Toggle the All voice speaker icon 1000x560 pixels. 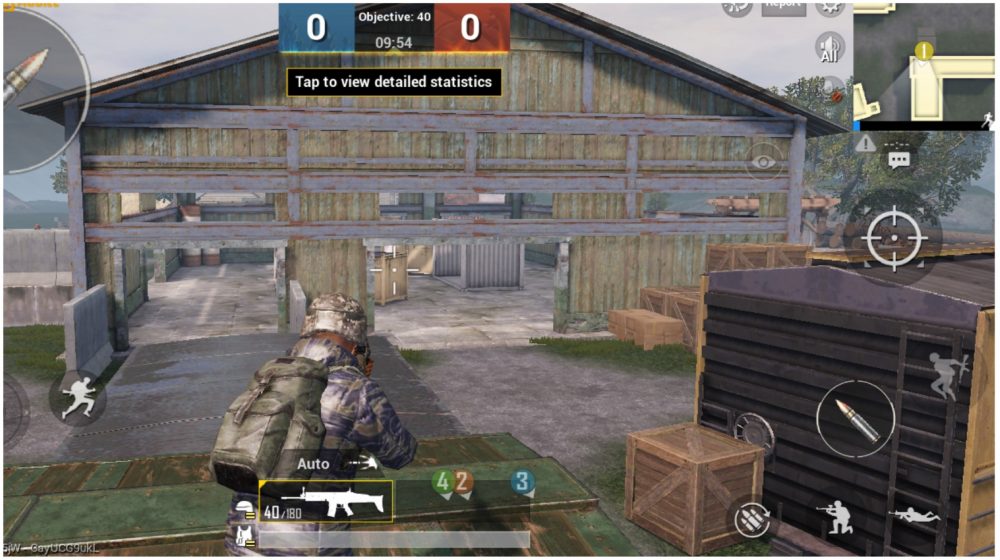829,47
